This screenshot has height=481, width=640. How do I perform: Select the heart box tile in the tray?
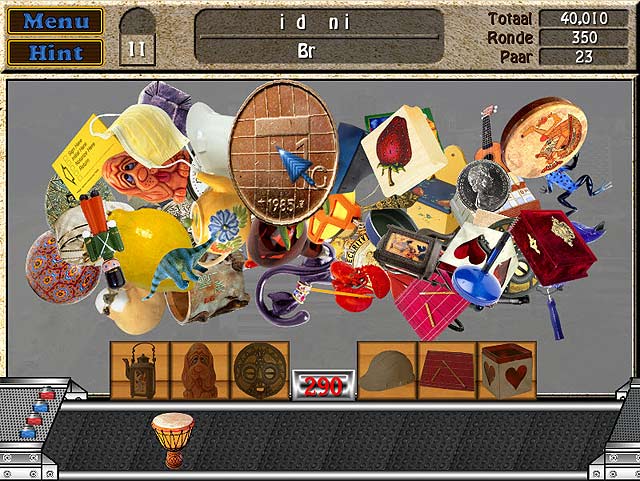507,370
